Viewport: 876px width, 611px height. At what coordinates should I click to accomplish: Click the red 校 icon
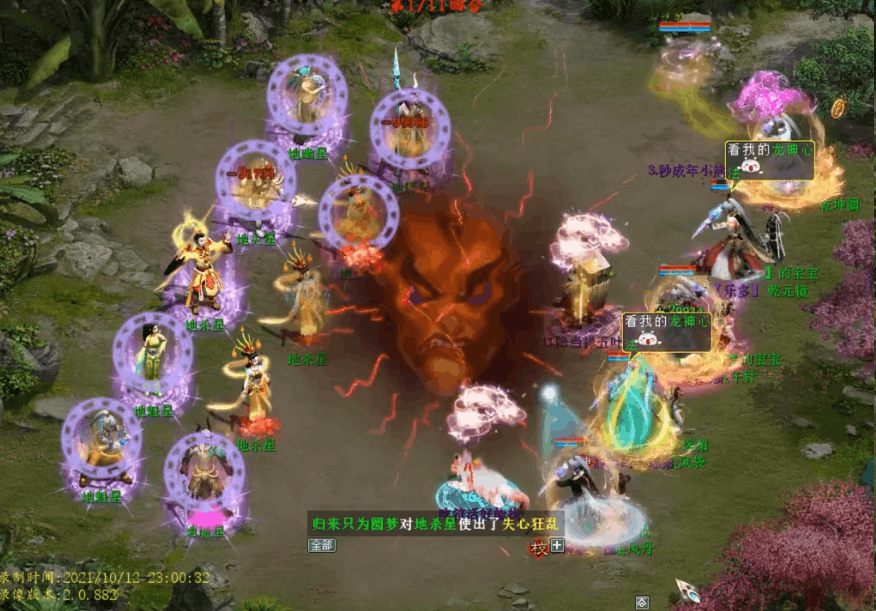[x=539, y=547]
